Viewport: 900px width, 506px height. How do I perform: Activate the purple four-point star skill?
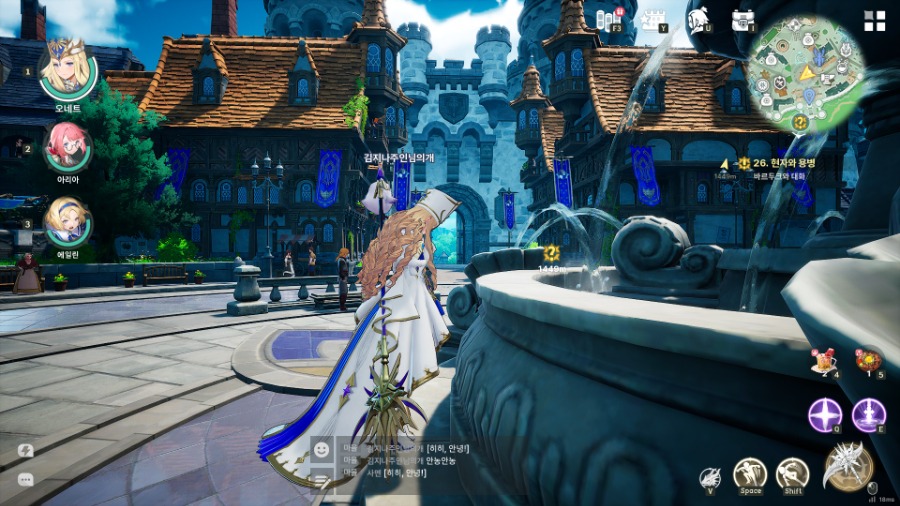tap(825, 414)
